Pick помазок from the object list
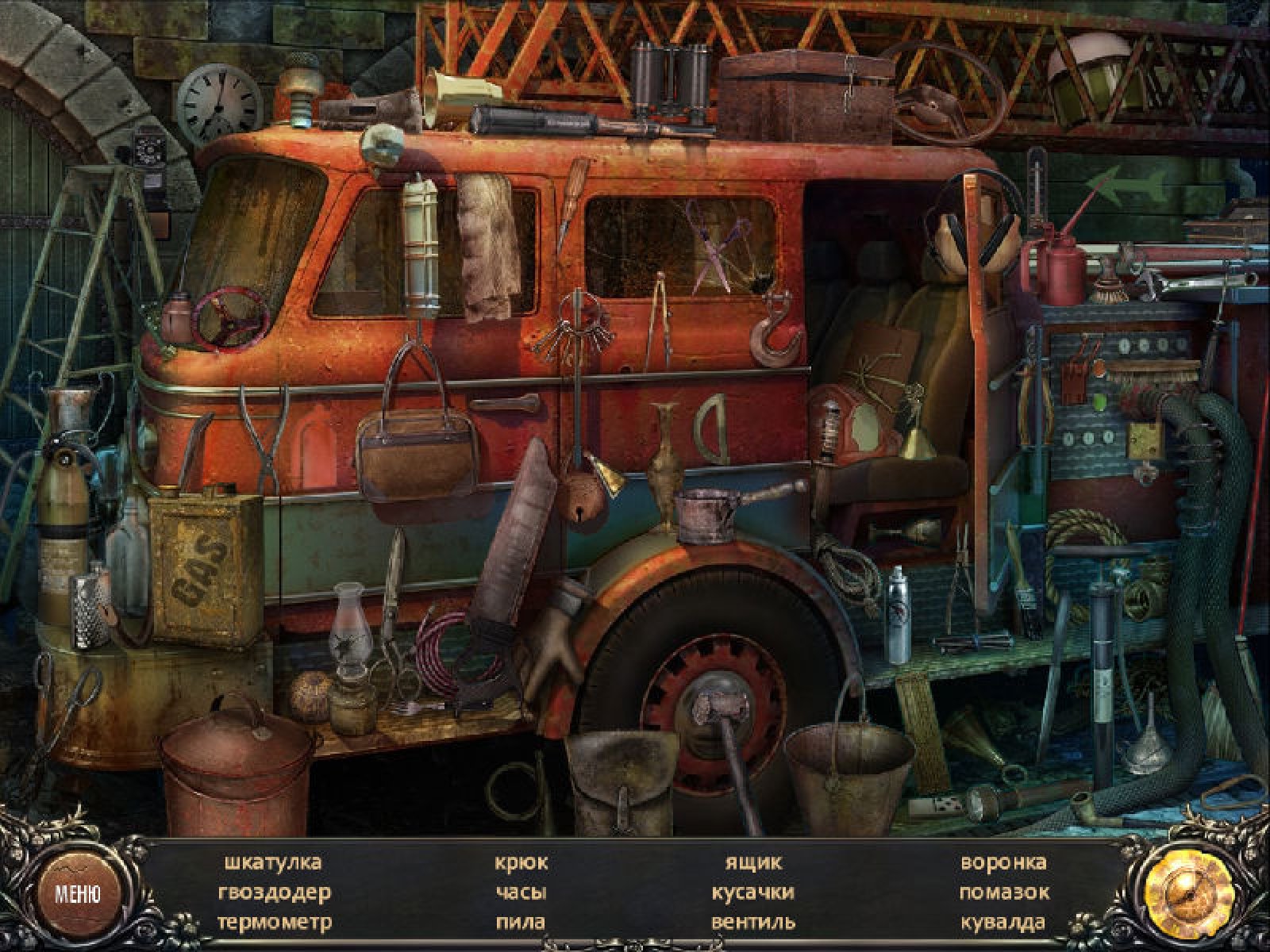The width and height of the screenshot is (1270, 952). point(1003,892)
